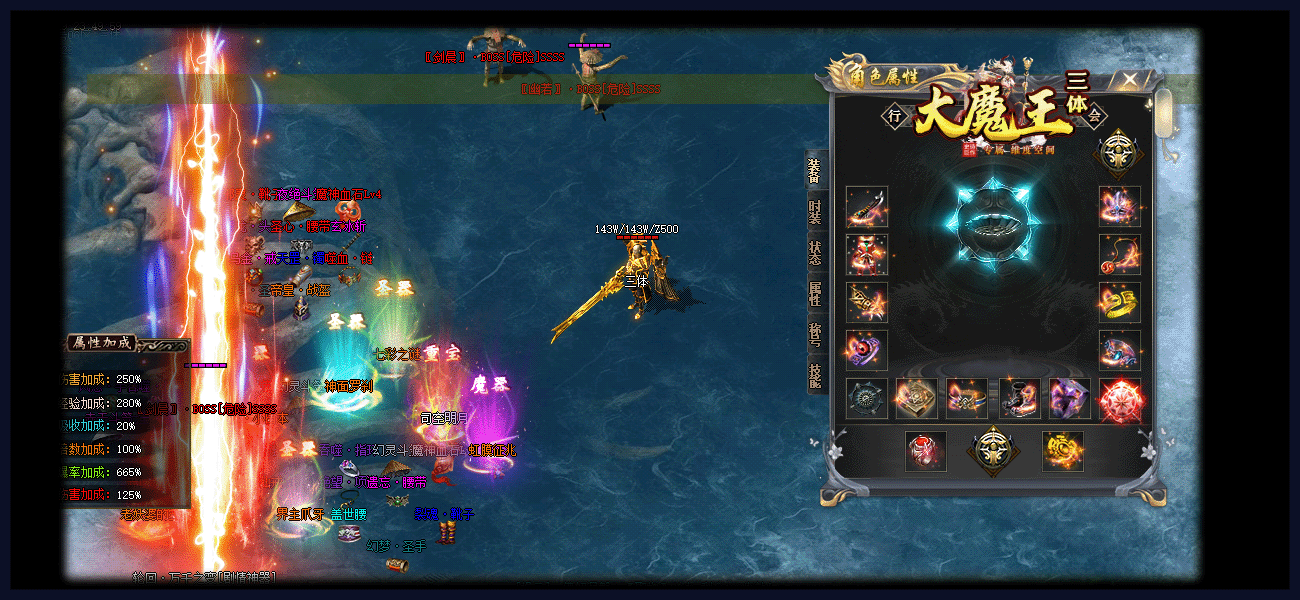
Task: Close the character attributes panel
Action: 1129,79
